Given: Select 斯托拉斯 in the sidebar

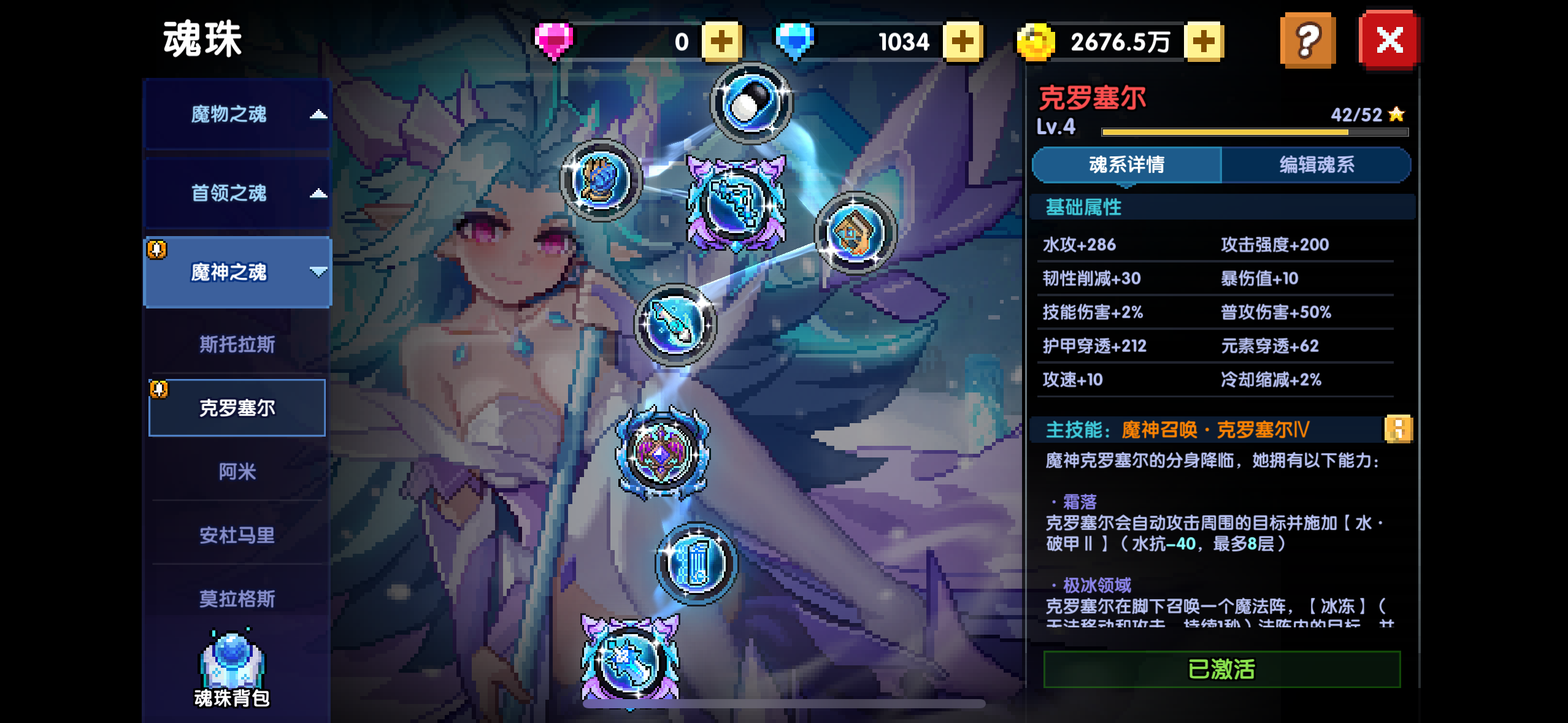Looking at the screenshot, I should [x=236, y=345].
